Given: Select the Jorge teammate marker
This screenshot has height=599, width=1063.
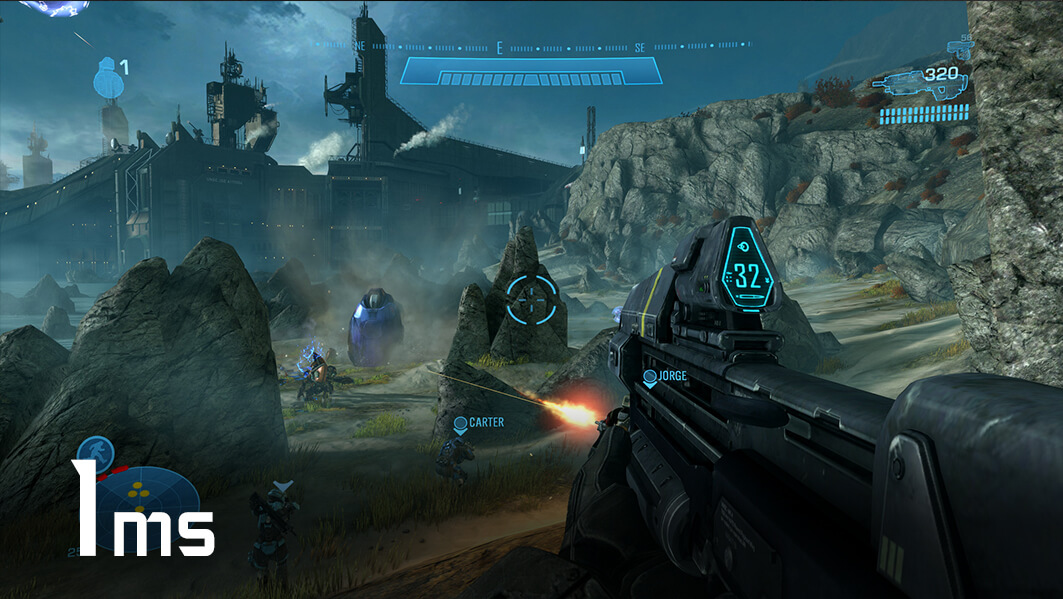Looking at the screenshot, I should pyautogui.click(x=650, y=376).
